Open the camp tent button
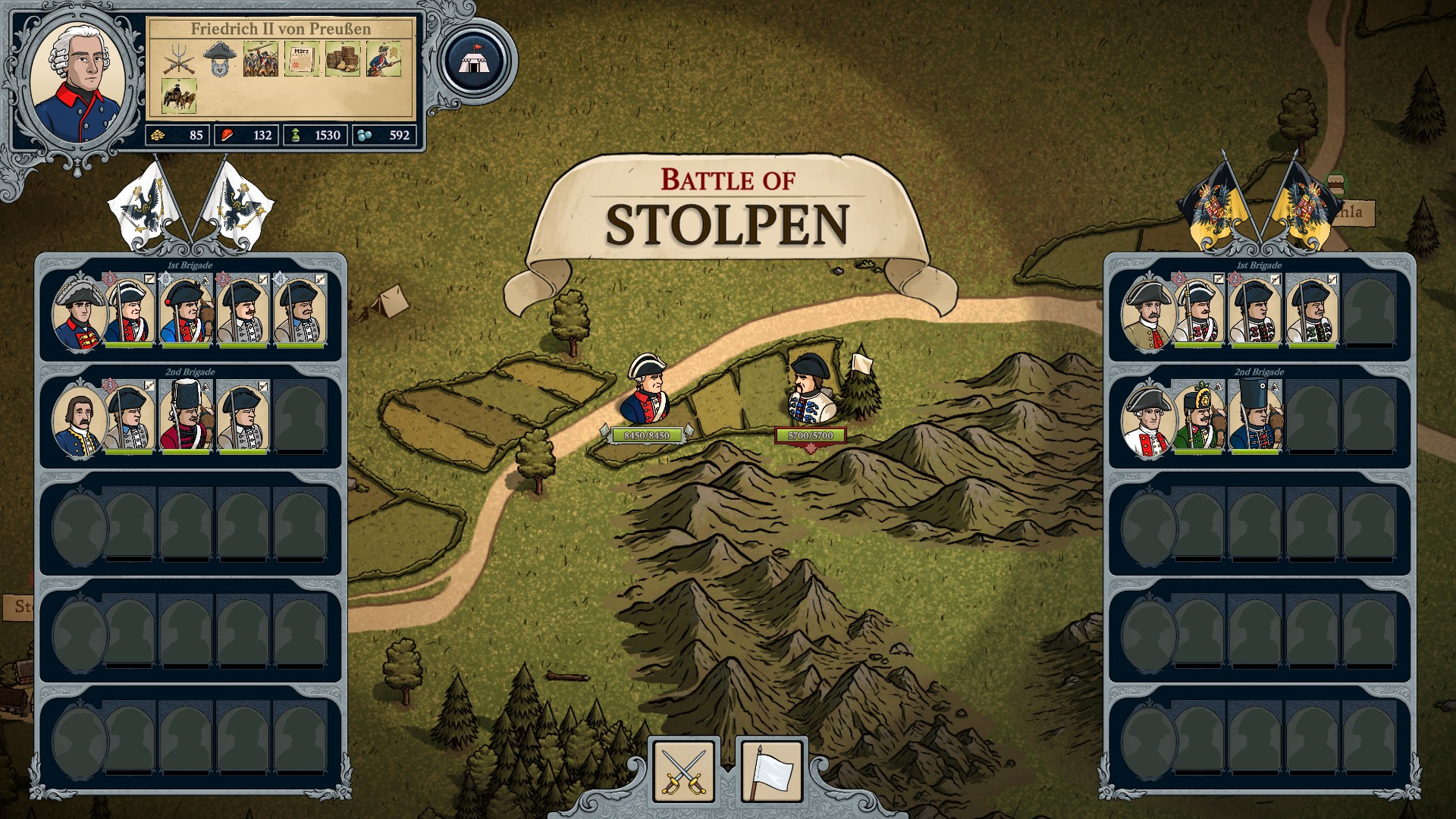The width and height of the screenshot is (1456, 819). pyautogui.click(x=478, y=60)
